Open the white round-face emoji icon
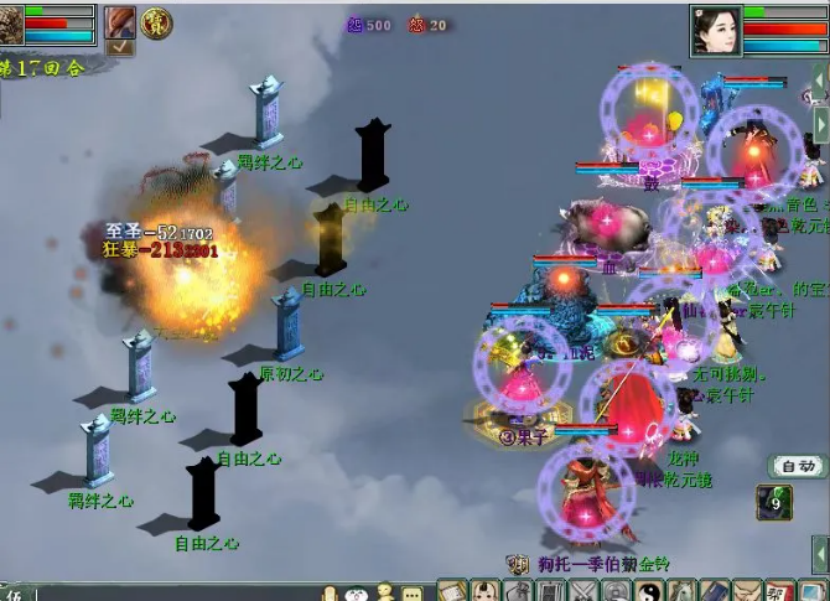 [x=357, y=593]
